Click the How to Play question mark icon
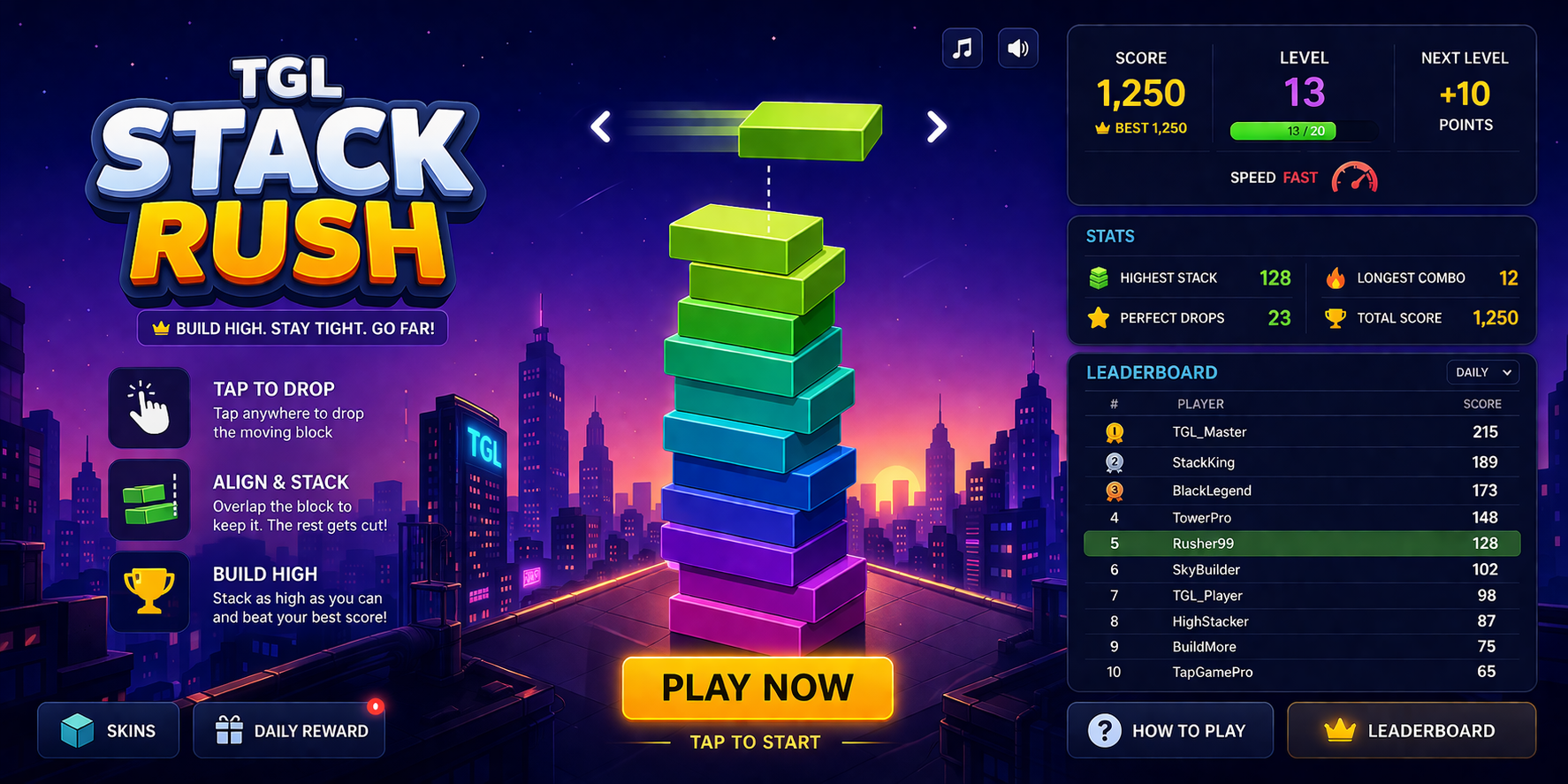 1103,730
